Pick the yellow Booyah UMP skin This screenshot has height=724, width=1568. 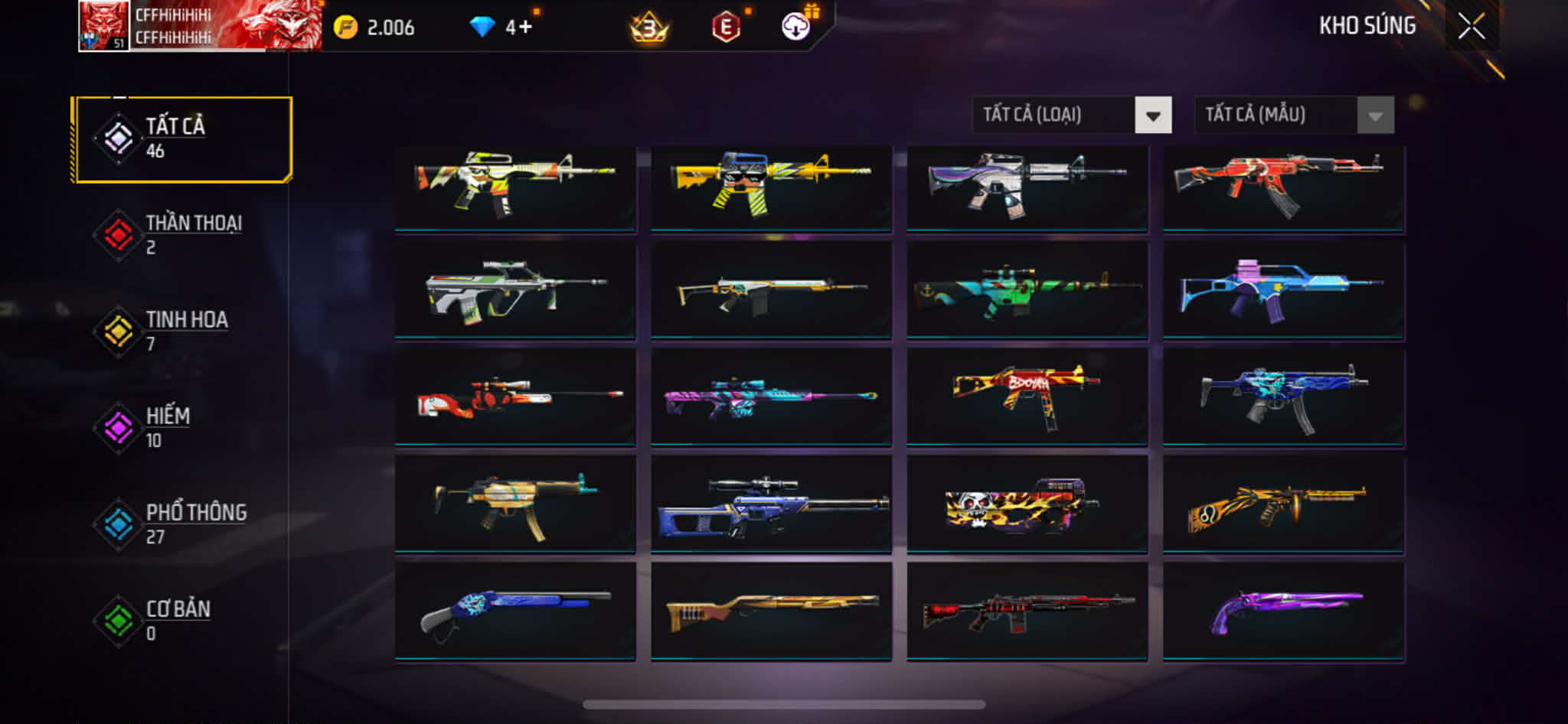(1027, 396)
